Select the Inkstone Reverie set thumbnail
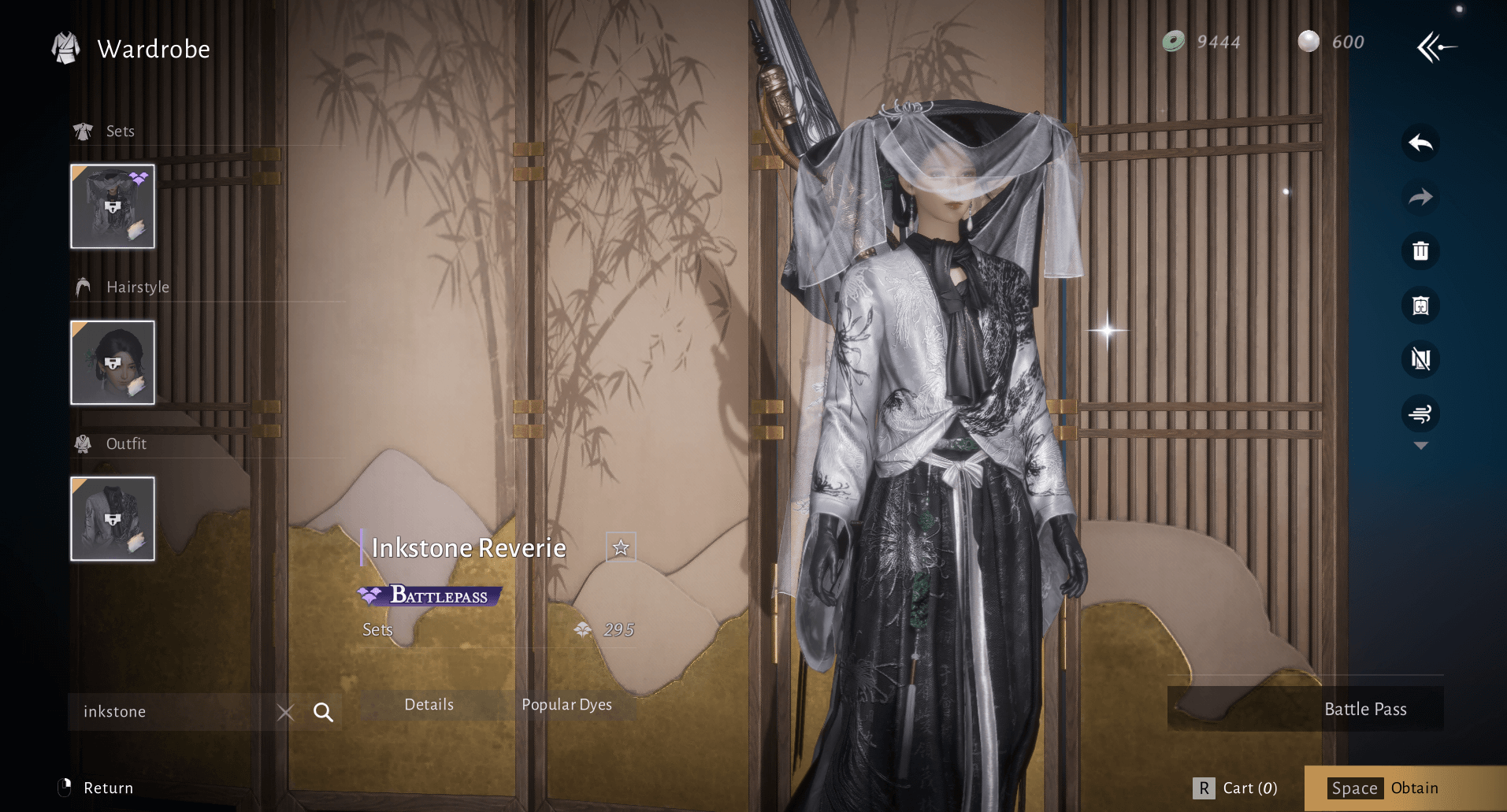The image size is (1507, 812). (x=113, y=206)
